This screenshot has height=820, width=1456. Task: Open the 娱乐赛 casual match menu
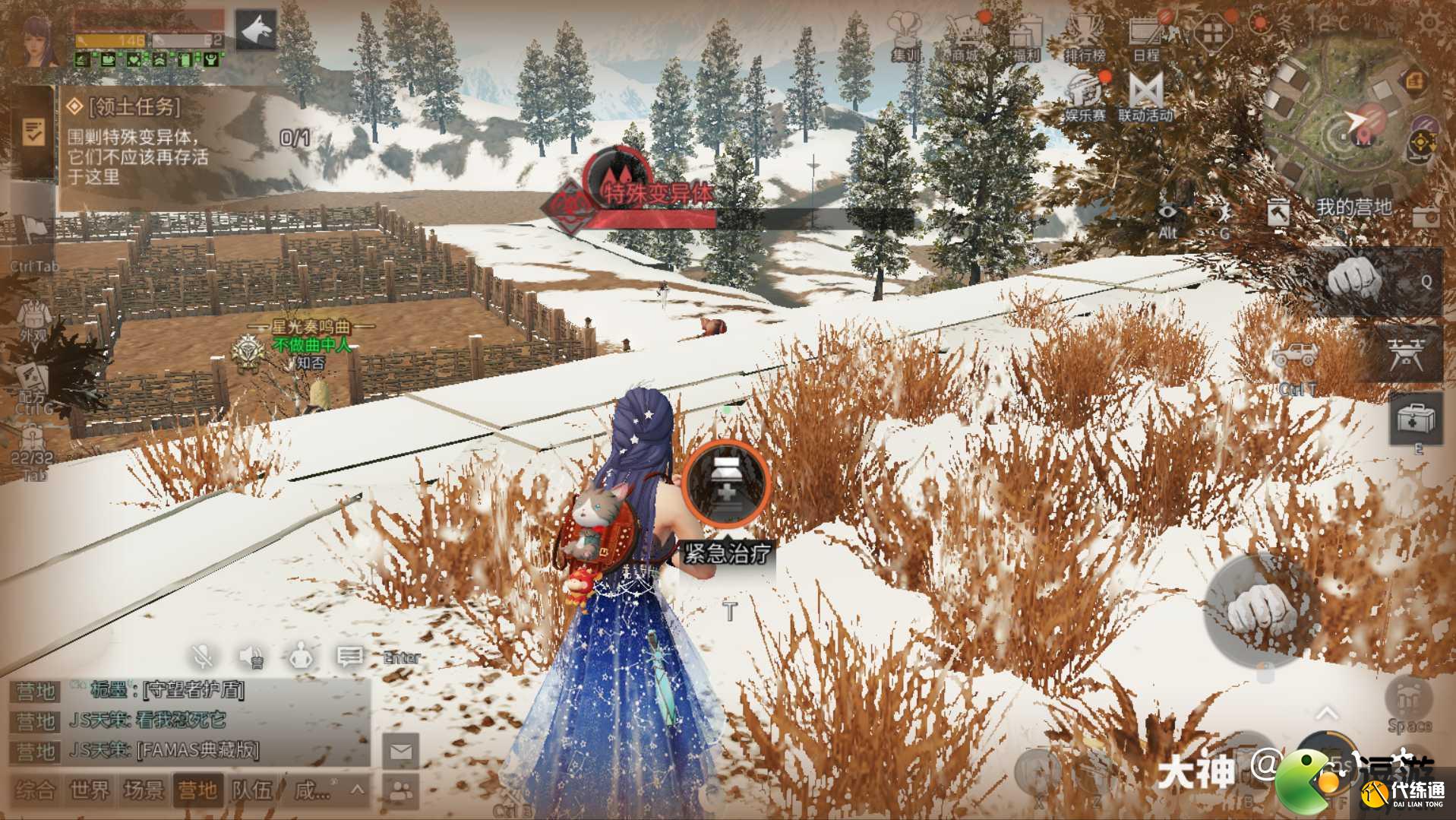click(x=1085, y=97)
